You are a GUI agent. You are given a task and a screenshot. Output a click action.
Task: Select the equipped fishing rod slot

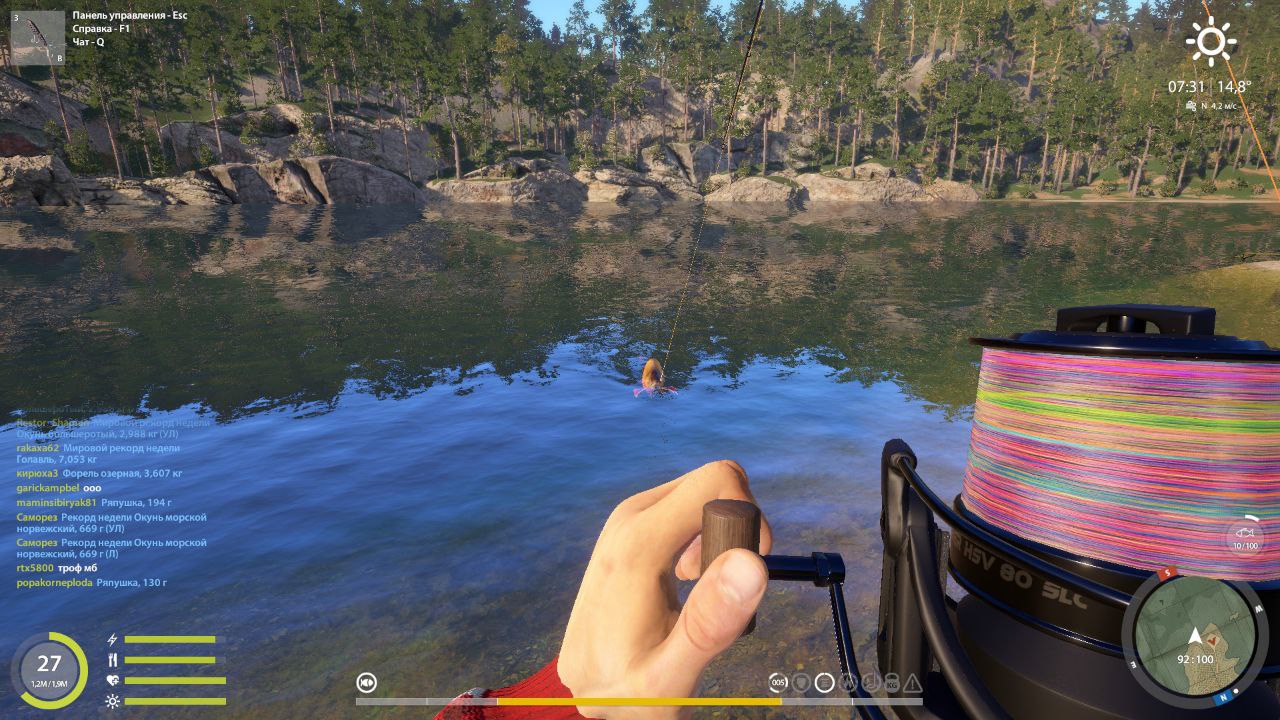click(x=37, y=37)
